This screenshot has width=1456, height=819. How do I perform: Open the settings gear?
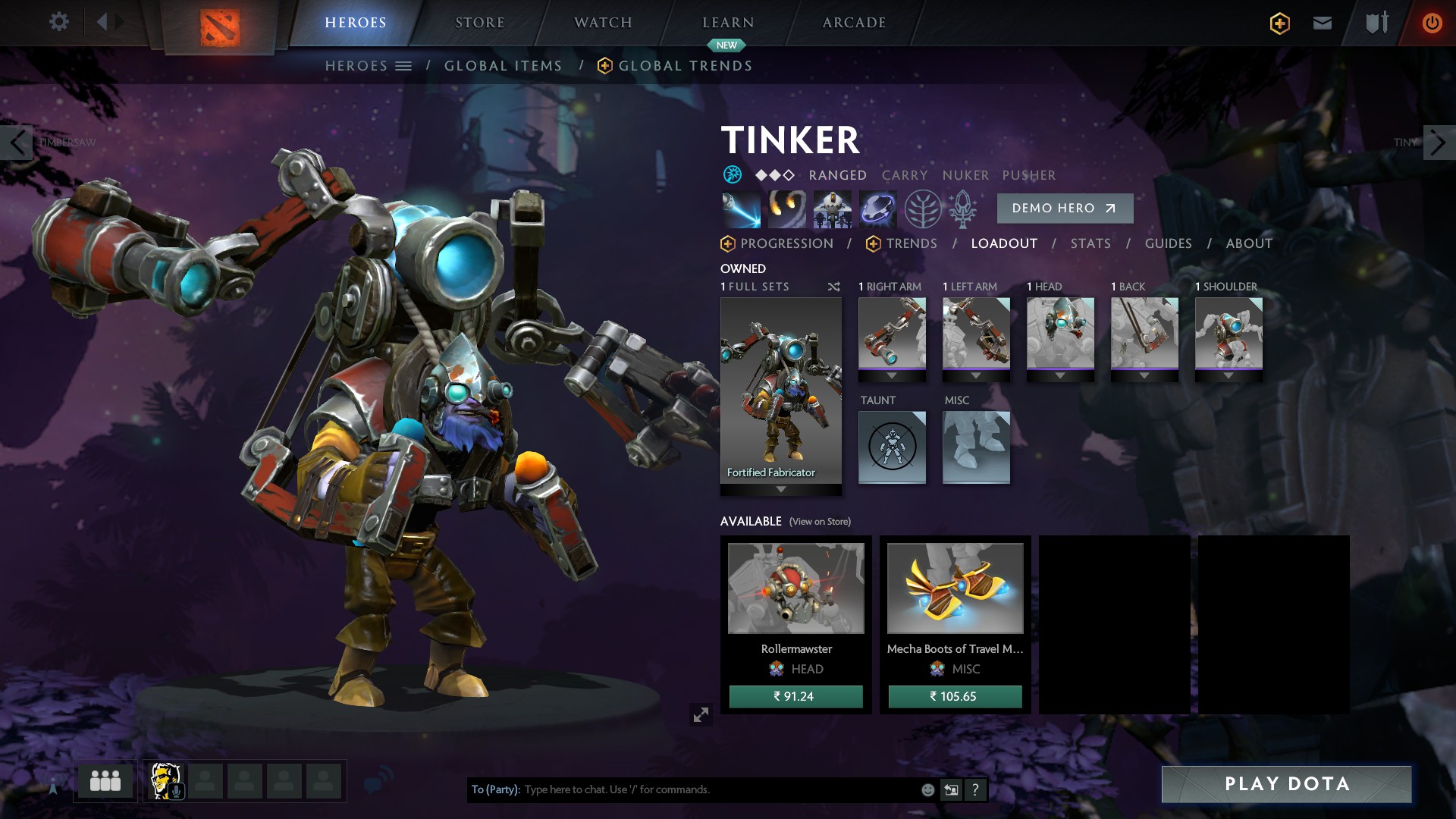coord(58,22)
